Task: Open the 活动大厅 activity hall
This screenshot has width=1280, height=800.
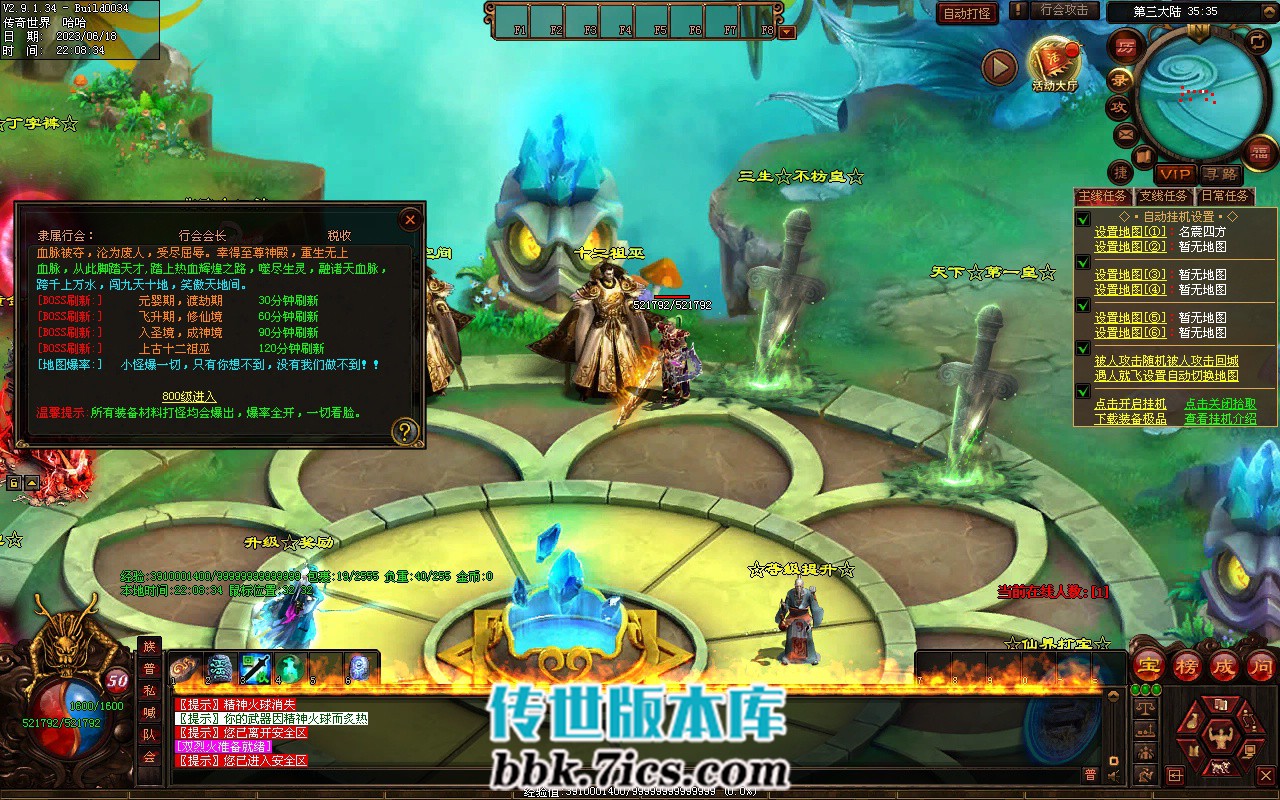Action: click(1055, 65)
